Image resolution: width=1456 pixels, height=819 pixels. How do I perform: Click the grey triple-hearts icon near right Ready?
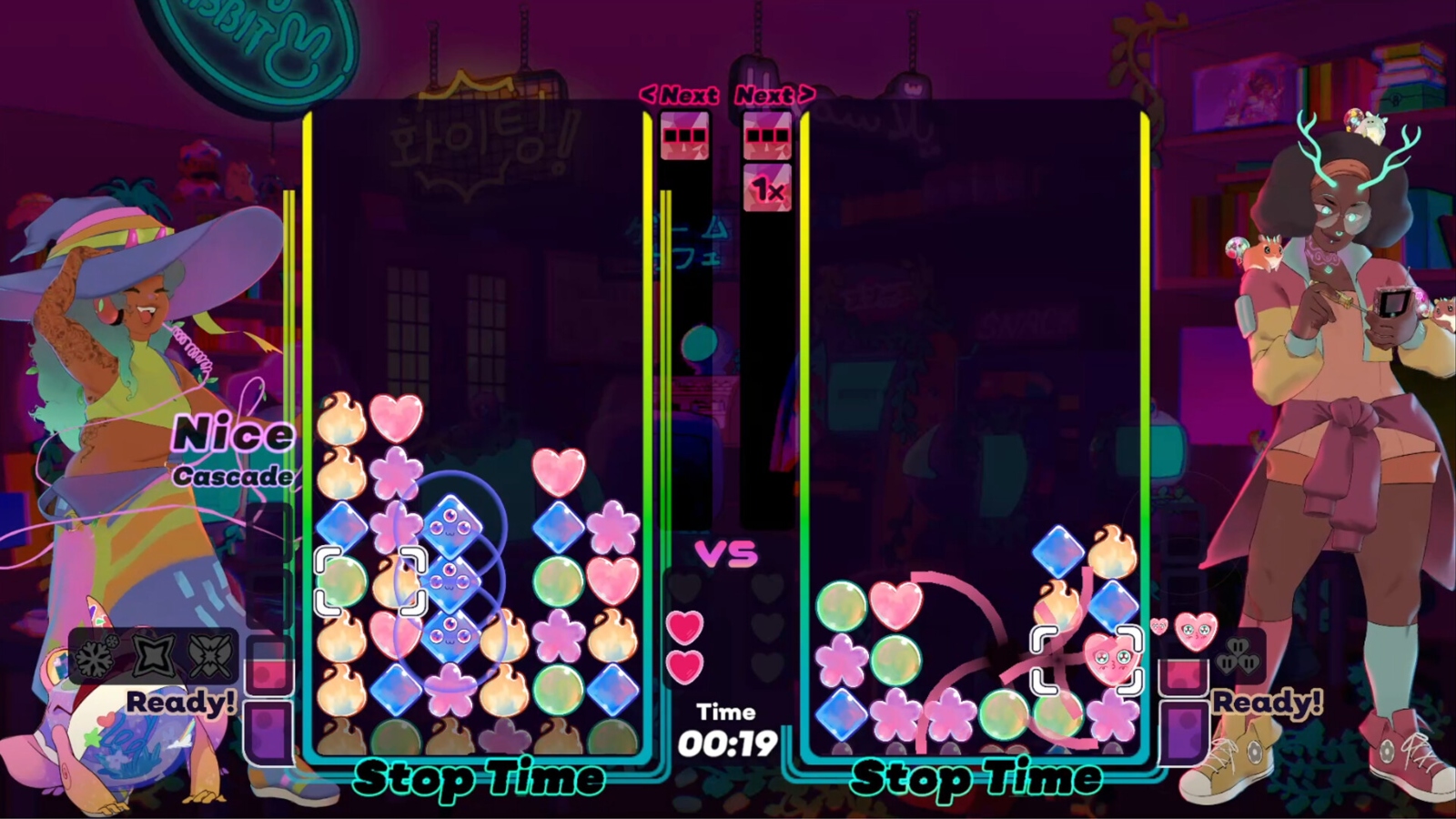click(x=1238, y=657)
